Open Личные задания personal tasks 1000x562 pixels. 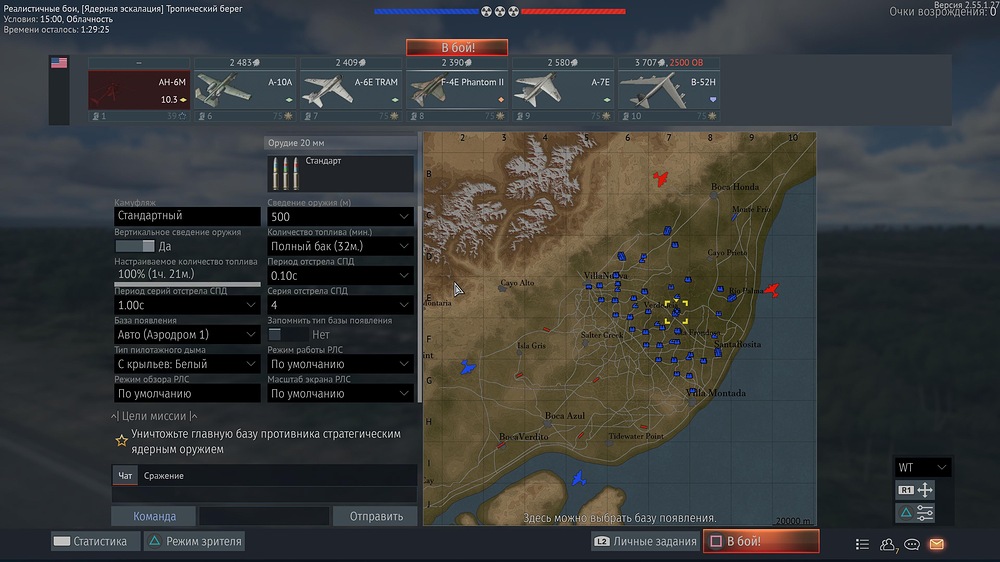(645, 542)
